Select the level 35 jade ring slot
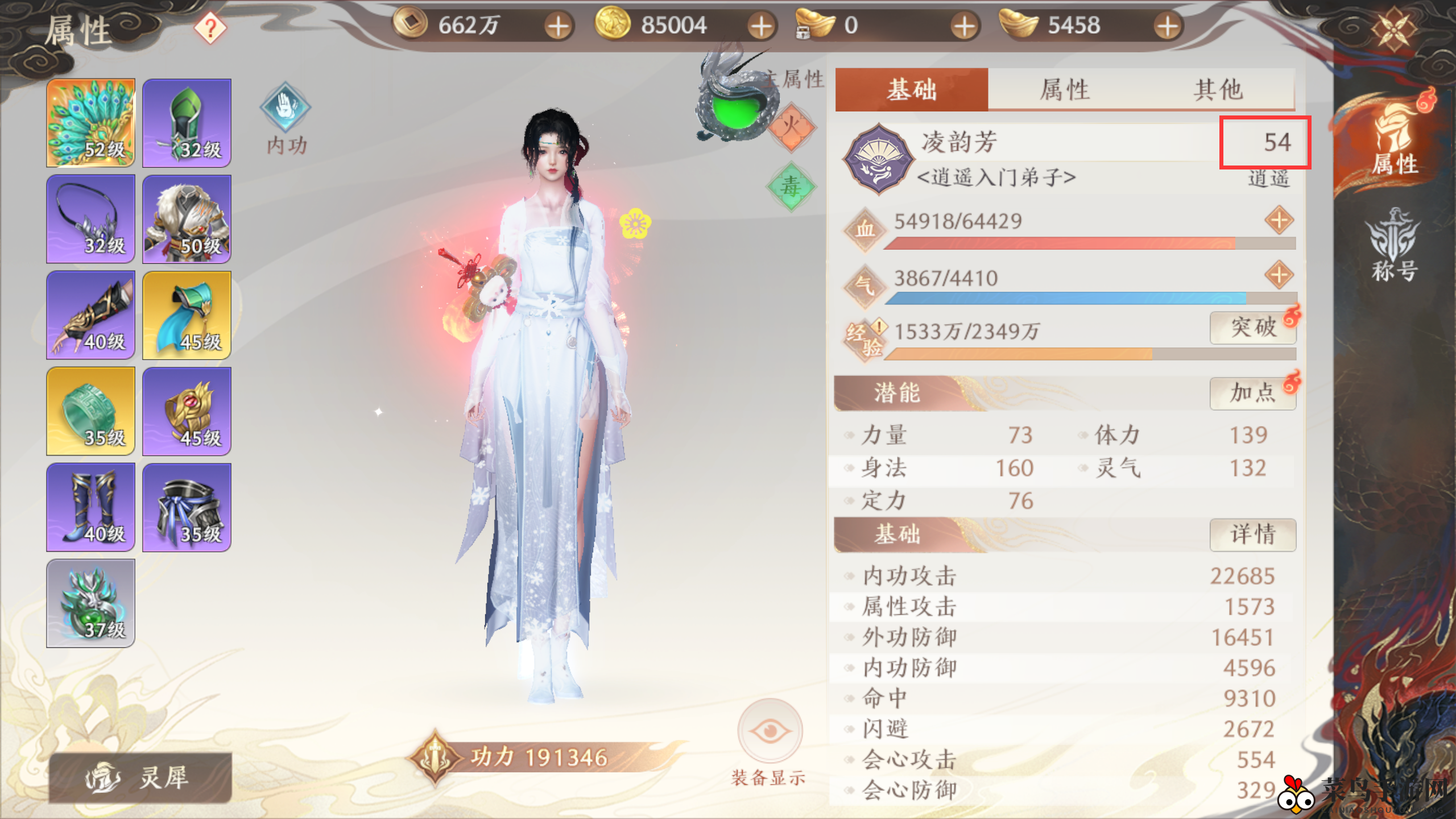Image resolution: width=1456 pixels, height=819 pixels. click(91, 411)
